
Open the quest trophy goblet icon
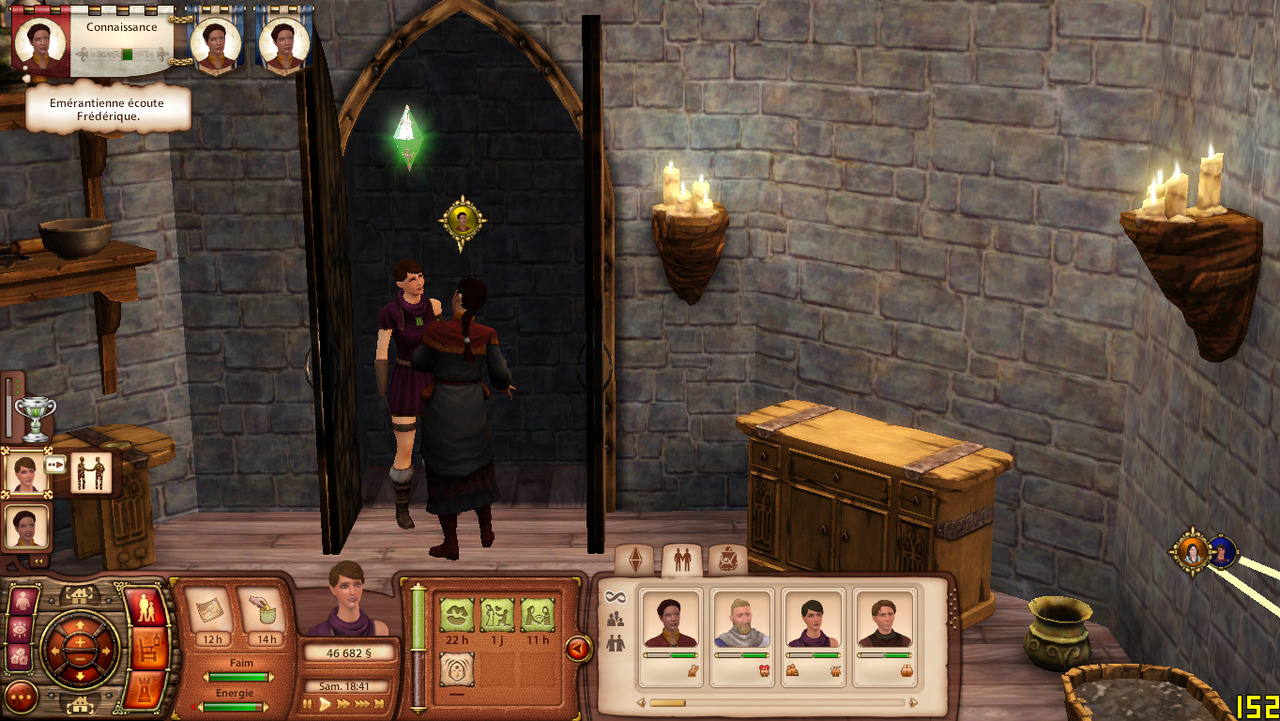36,418
